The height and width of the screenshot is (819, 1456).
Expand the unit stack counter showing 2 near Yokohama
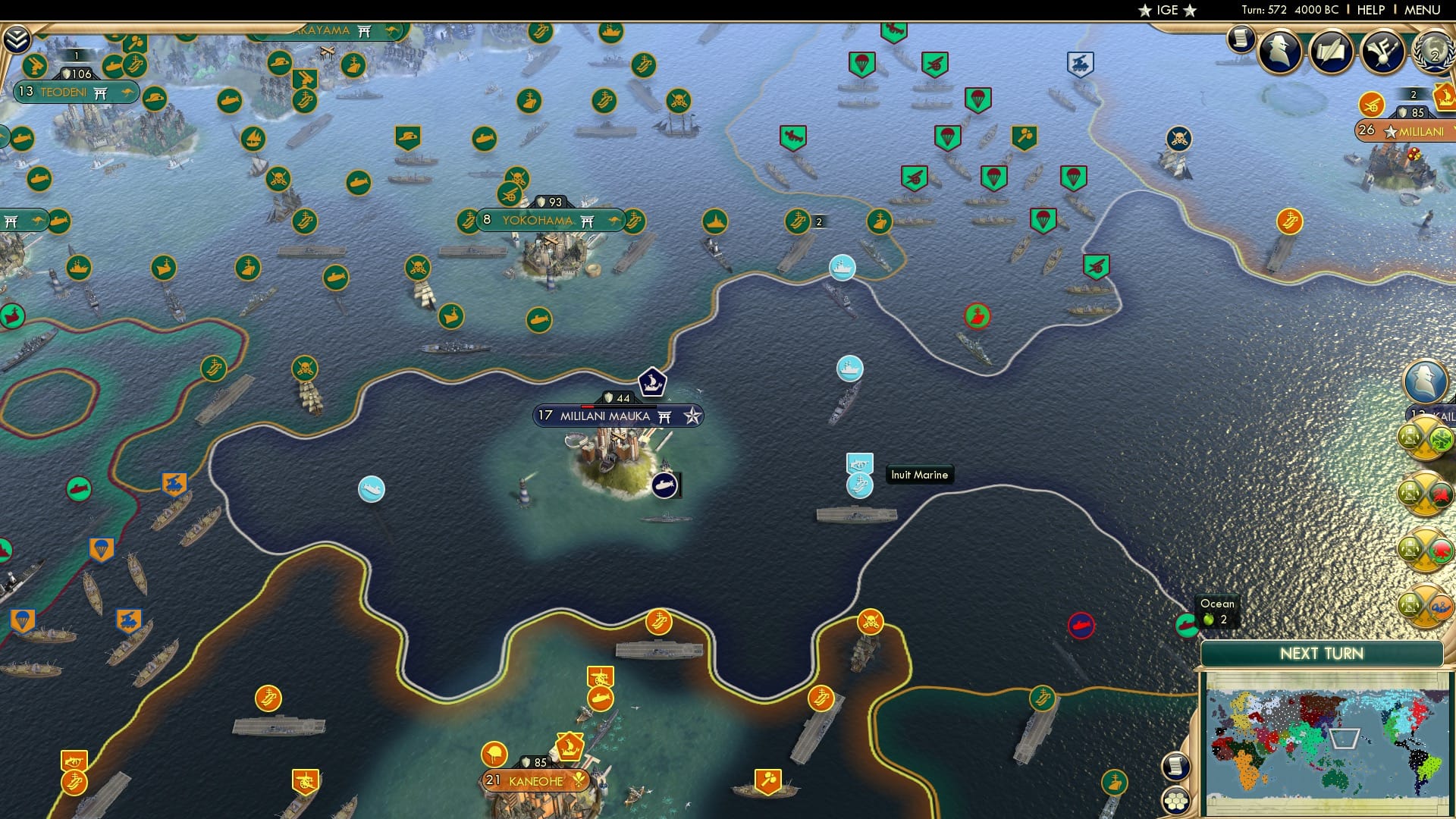[x=817, y=222]
